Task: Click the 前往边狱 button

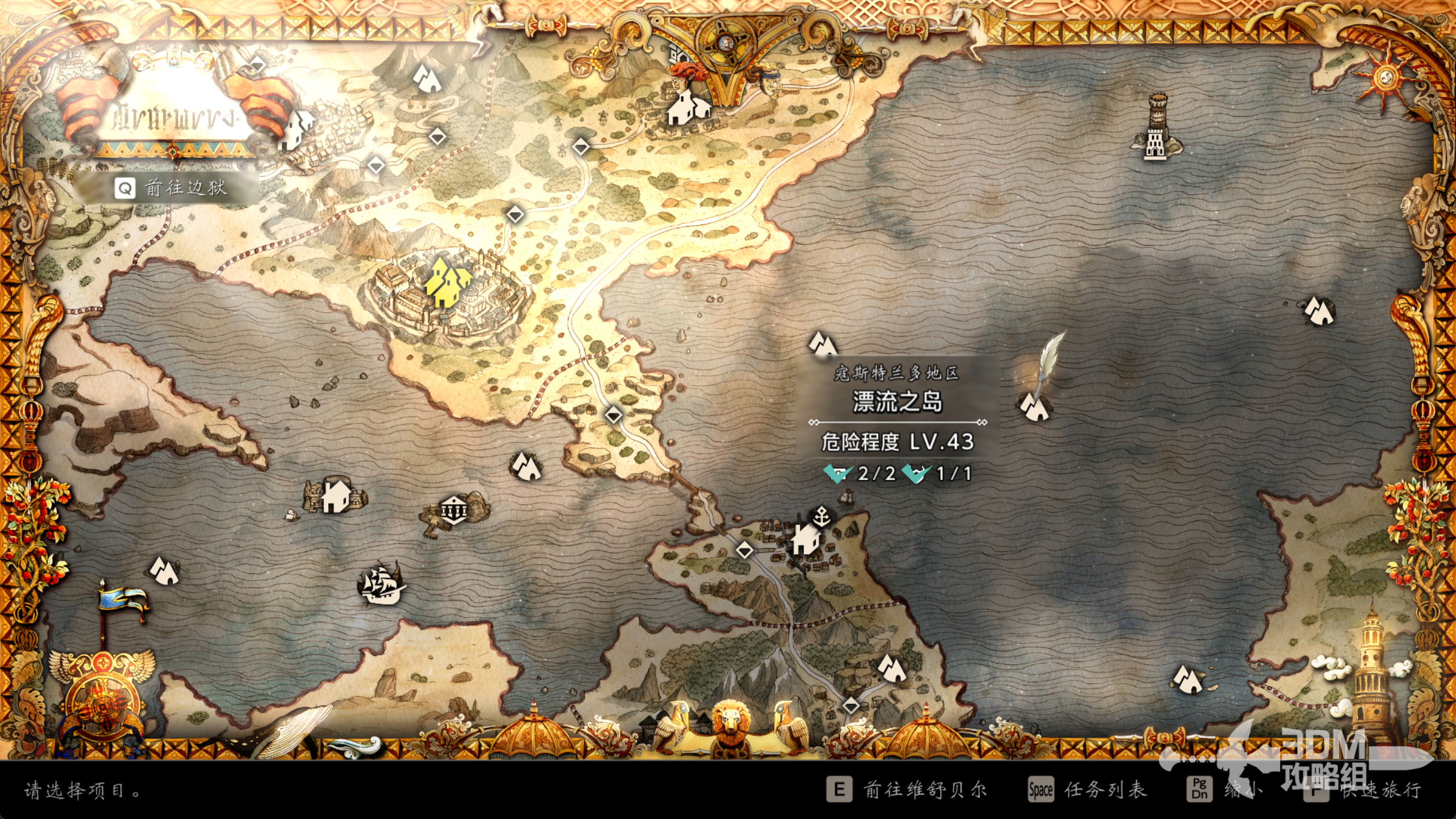Action: point(172,188)
